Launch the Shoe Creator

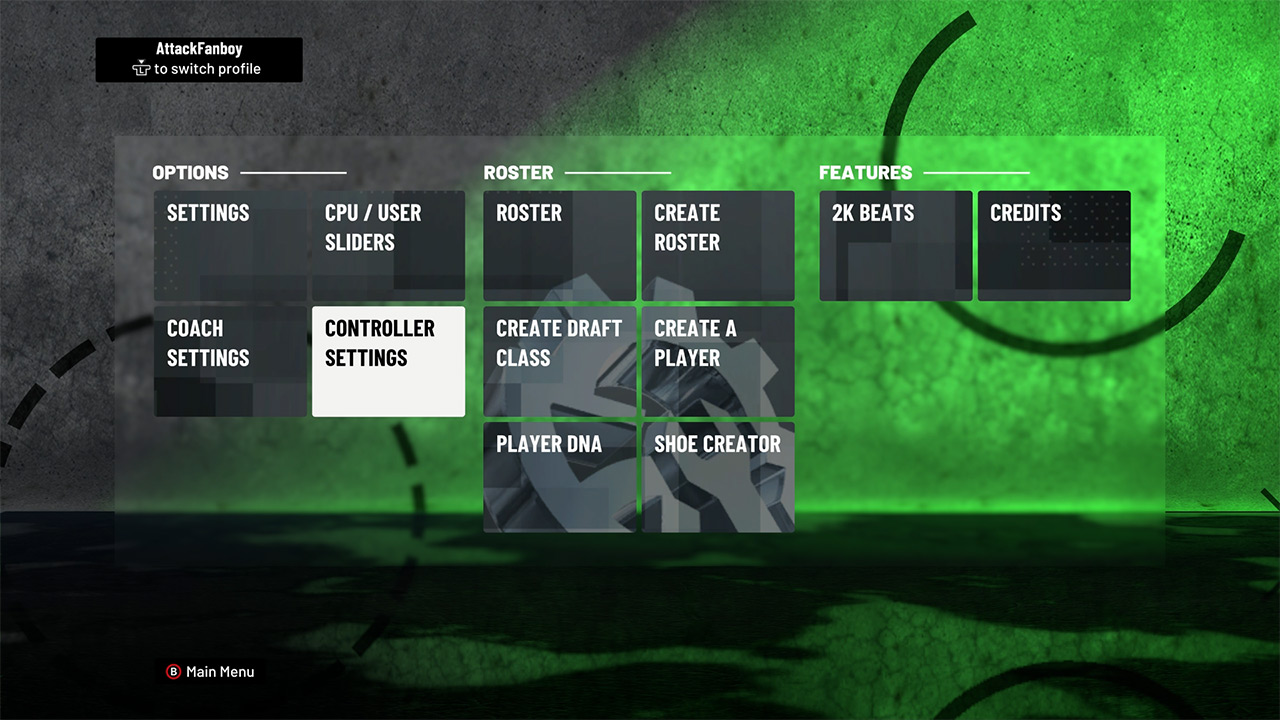point(718,477)
